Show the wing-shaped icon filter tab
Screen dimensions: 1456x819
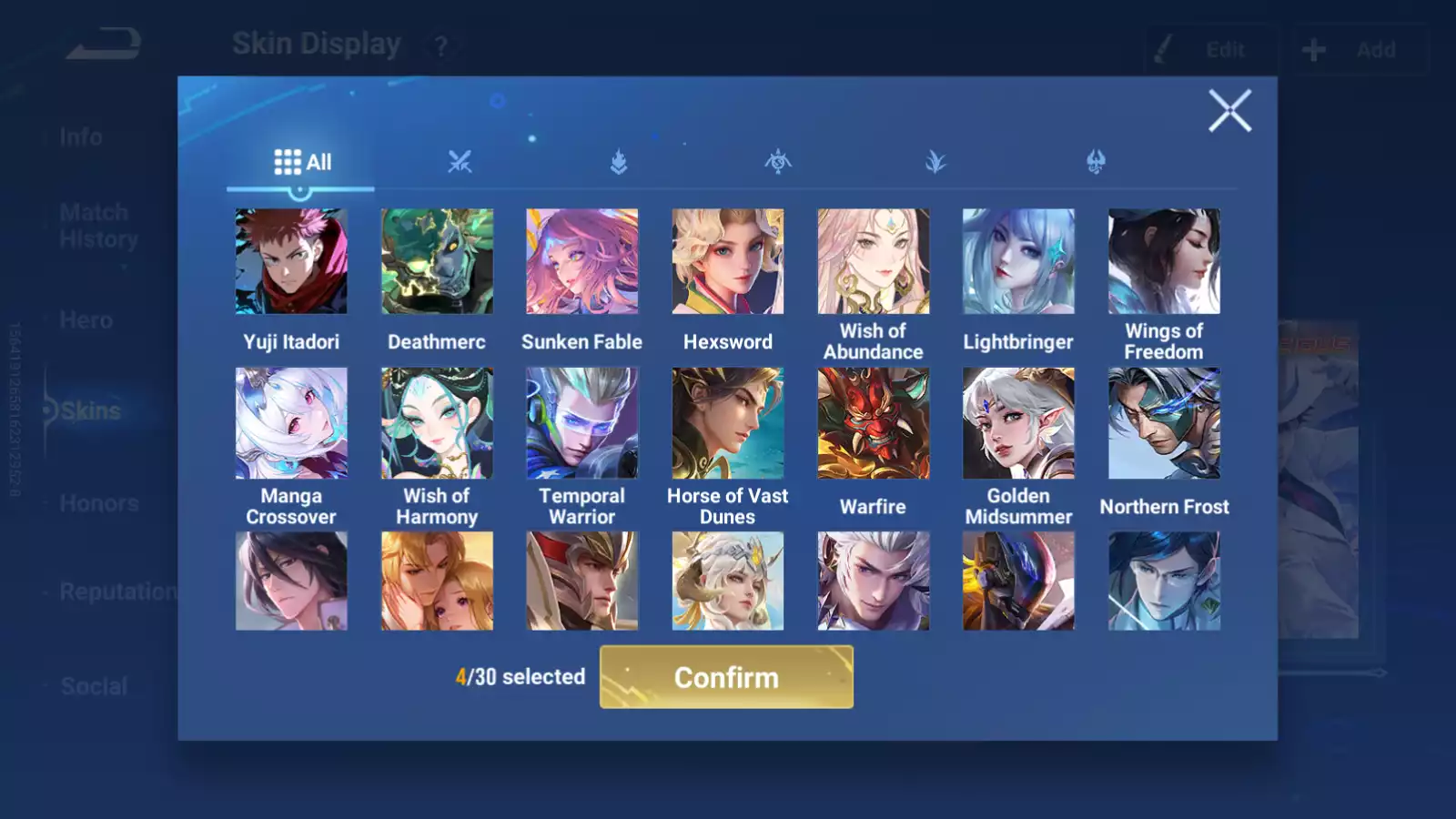pyautogui.click(x=935, y=163)
